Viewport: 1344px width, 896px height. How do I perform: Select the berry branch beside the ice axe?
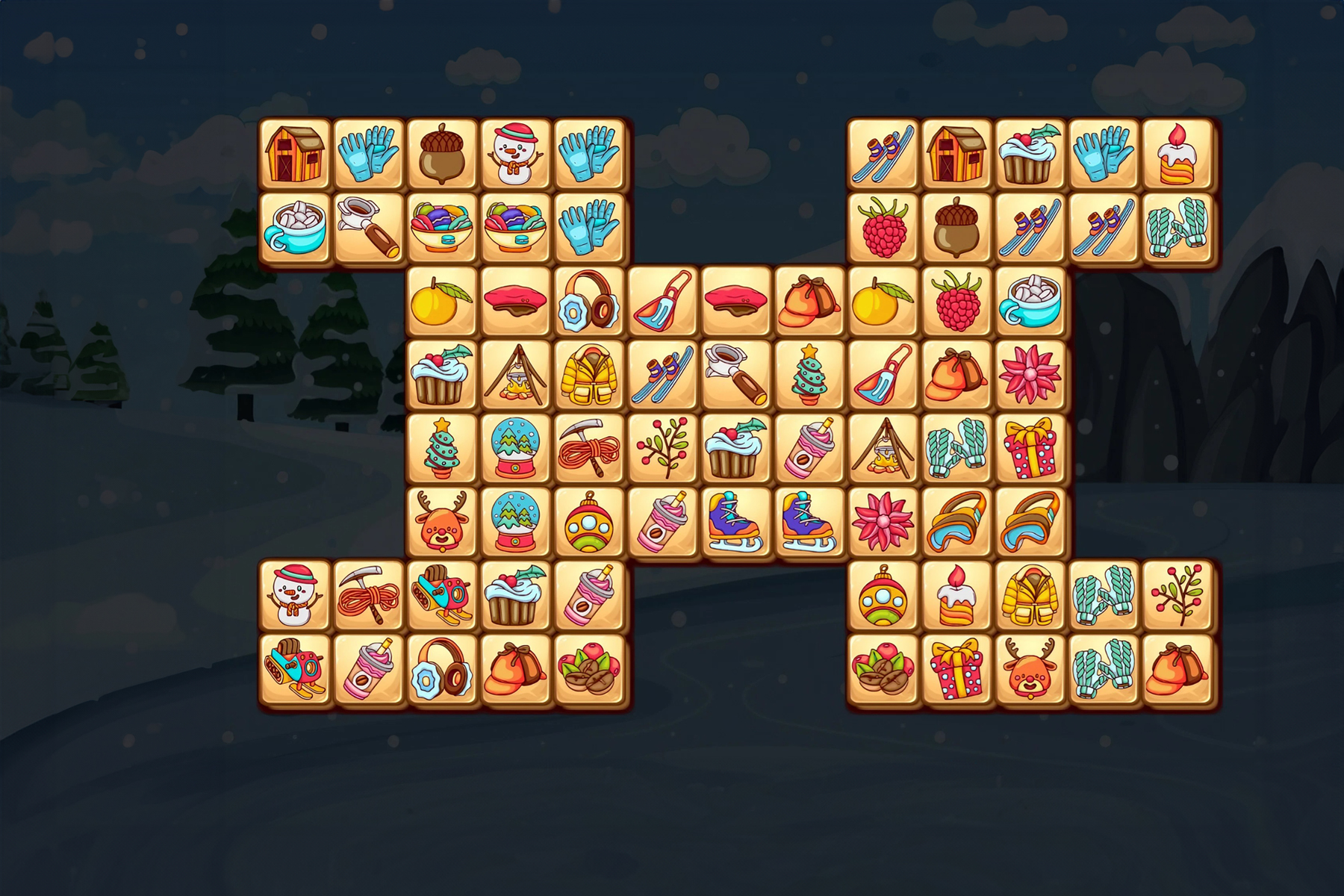tap(663, 448)
